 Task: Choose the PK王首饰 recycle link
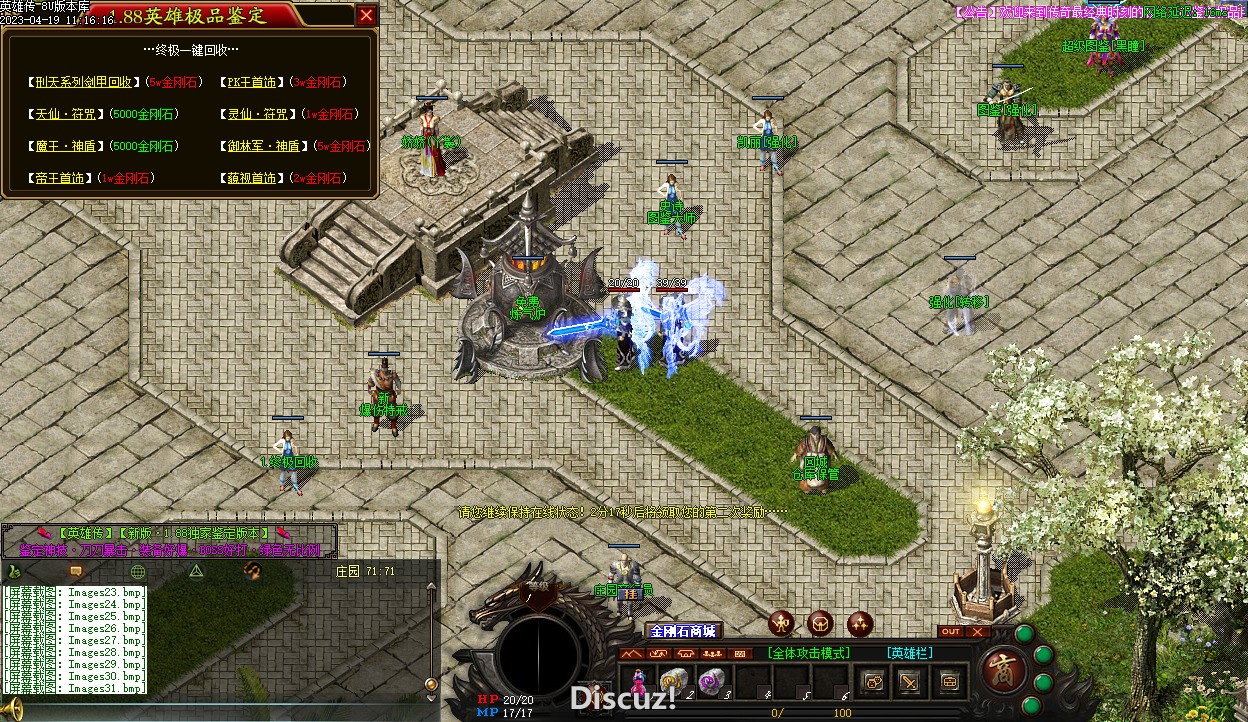(251, 82)
